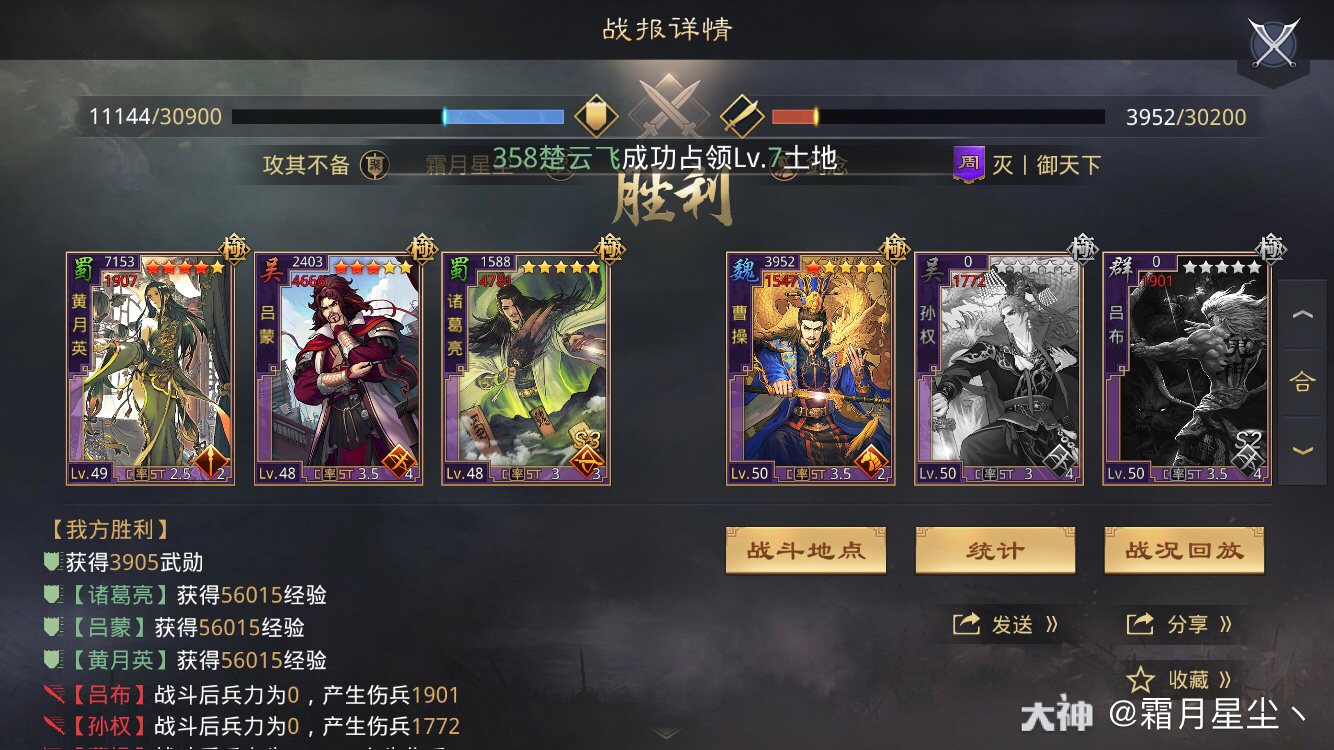Viewport: 1334px width, 750px height.
Task: Click the yellow sword emblem beside enemy HP bar
Action: (x=741, y=114)
